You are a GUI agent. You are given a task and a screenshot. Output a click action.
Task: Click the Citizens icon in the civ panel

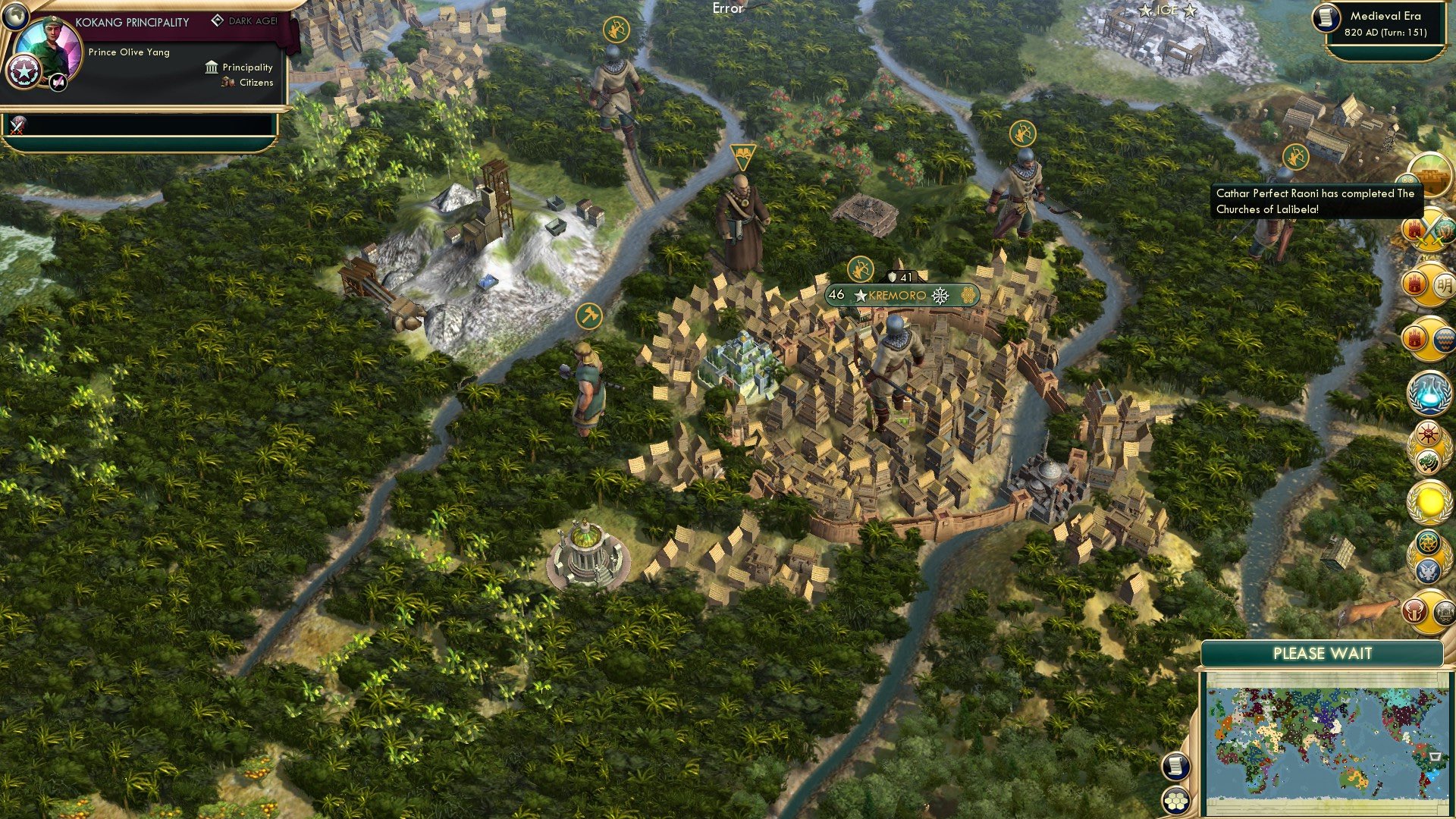[226, 83]
